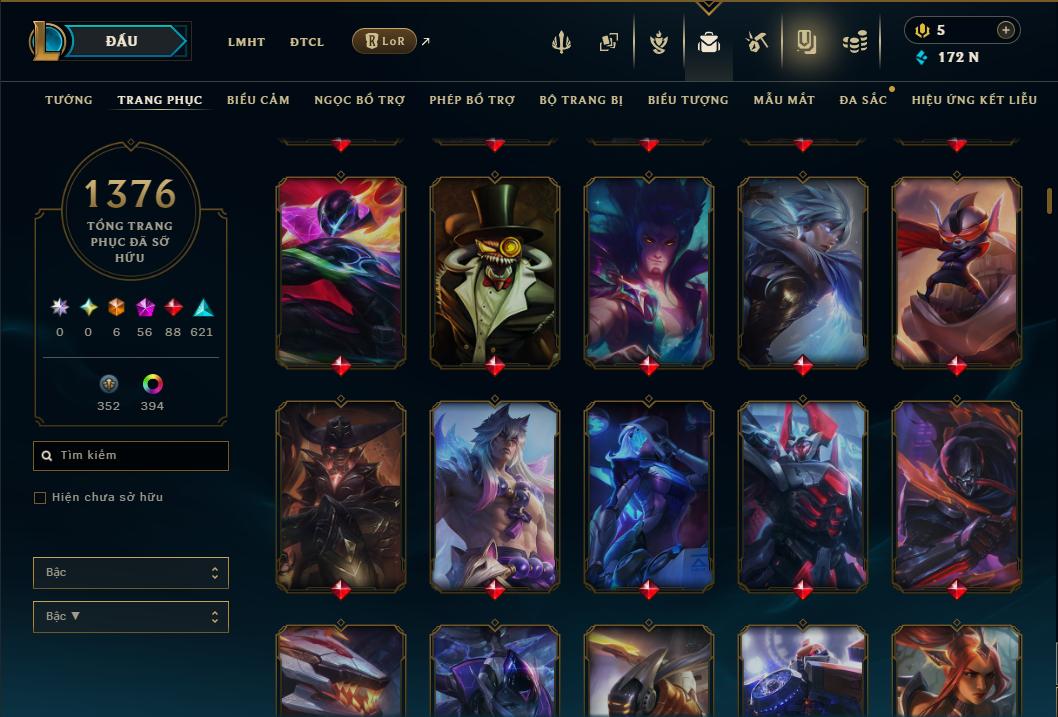Open the loot hammer icon
The image size is (1058, 717).
tap(756, 42)
